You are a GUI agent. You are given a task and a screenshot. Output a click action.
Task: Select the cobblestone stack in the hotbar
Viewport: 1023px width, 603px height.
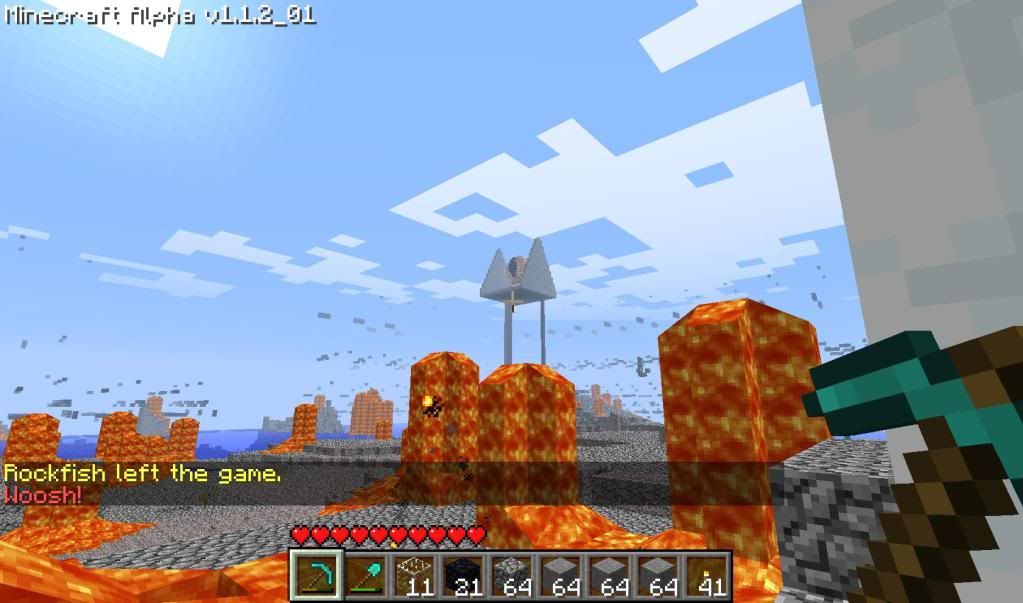point(510,576)
